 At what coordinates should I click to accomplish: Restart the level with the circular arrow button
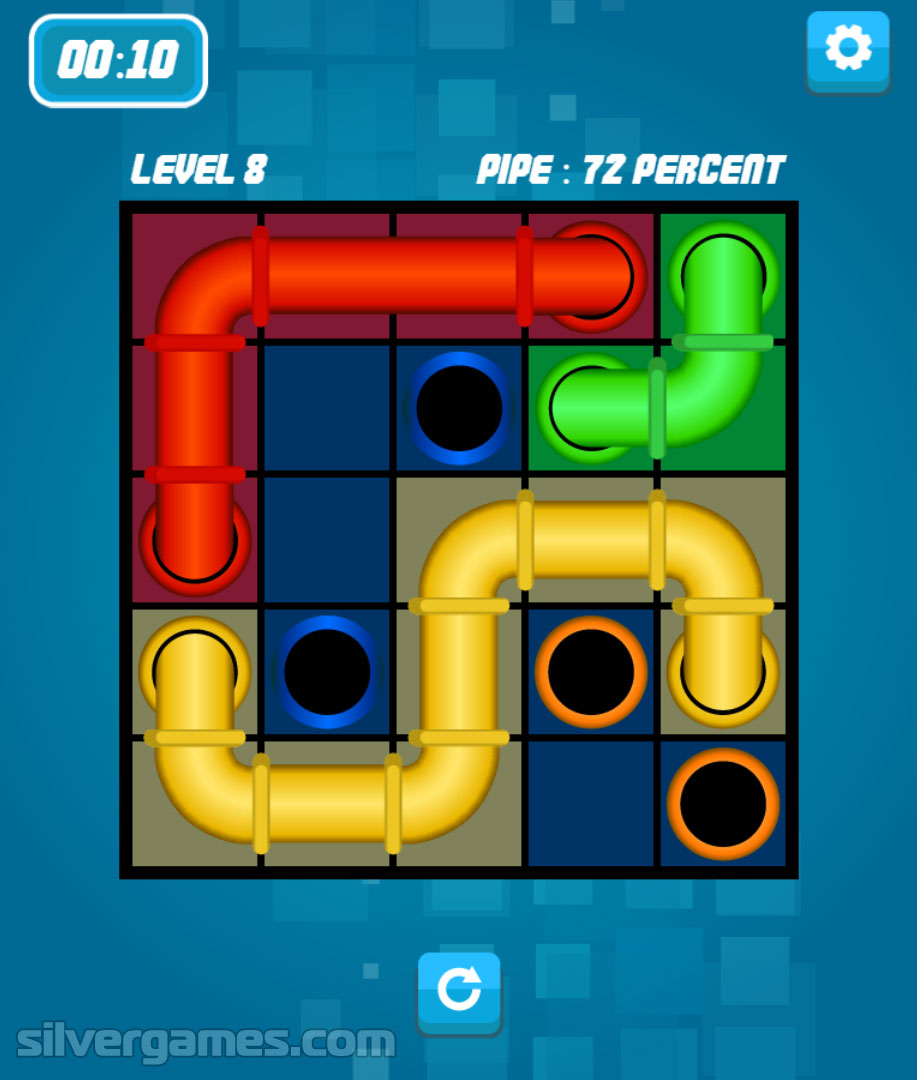click(x=459, y=991)
